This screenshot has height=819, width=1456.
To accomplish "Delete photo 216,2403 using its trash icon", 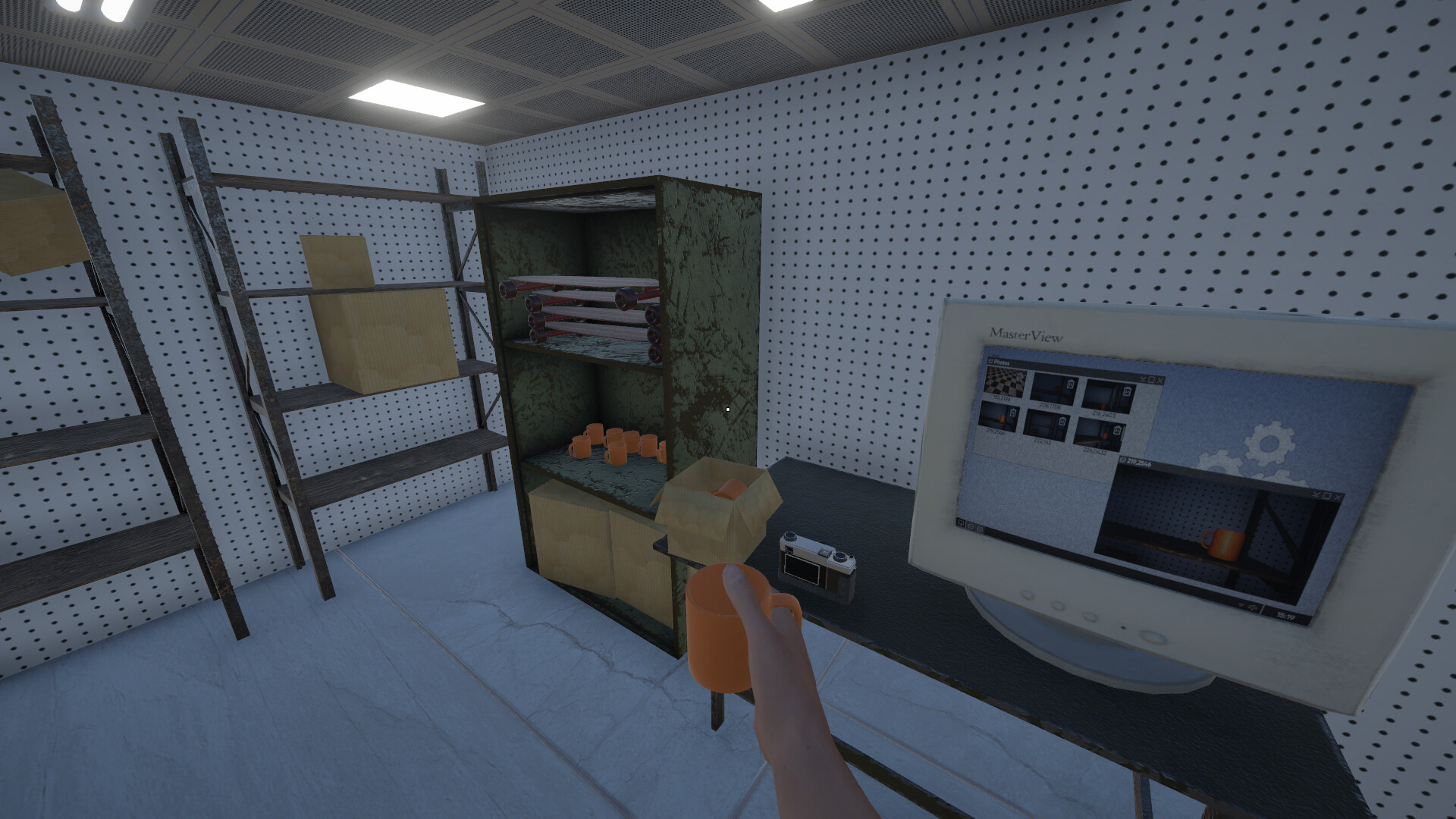I will [1128, 391].
